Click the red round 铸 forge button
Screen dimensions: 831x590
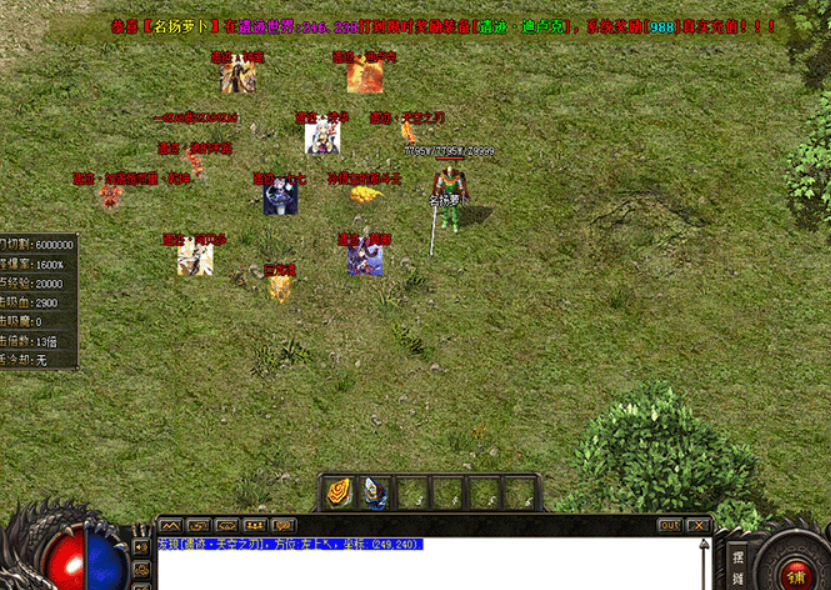coord(797,575)
